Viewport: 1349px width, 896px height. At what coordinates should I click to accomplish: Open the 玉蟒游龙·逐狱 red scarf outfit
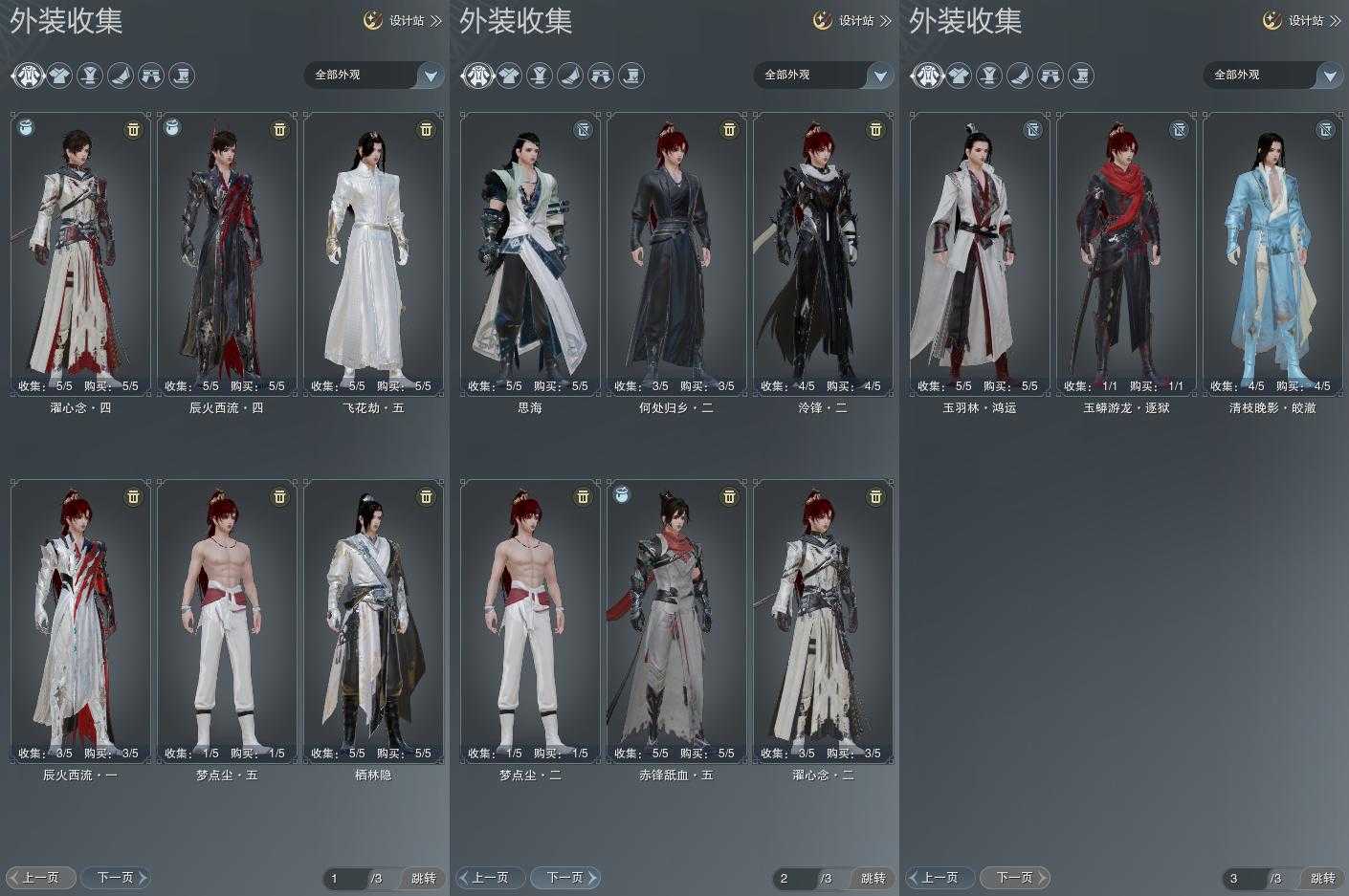pyautogui.click(x=1126, y=253)
